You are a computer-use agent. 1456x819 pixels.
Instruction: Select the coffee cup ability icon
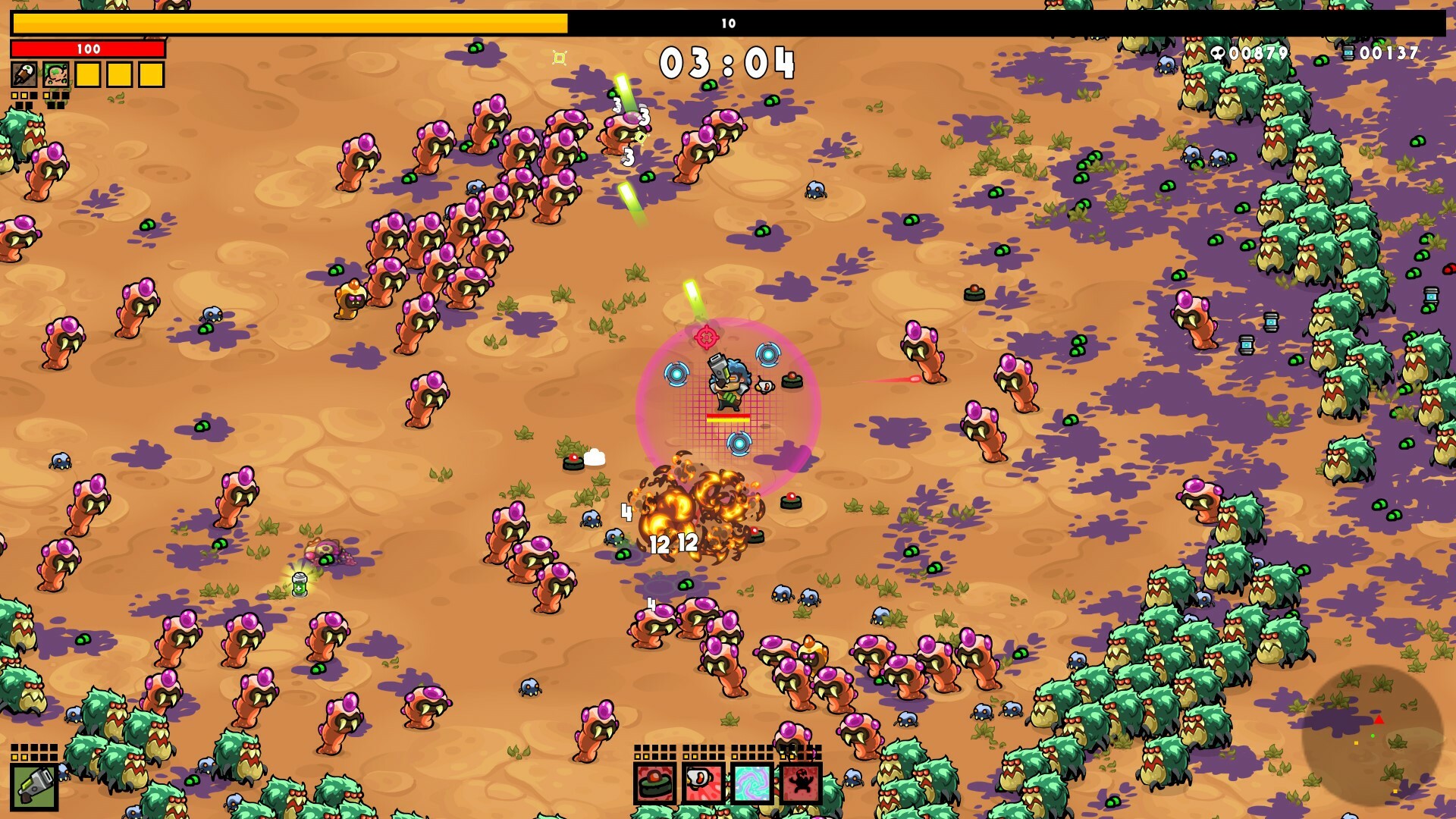(x=704, y=784)
